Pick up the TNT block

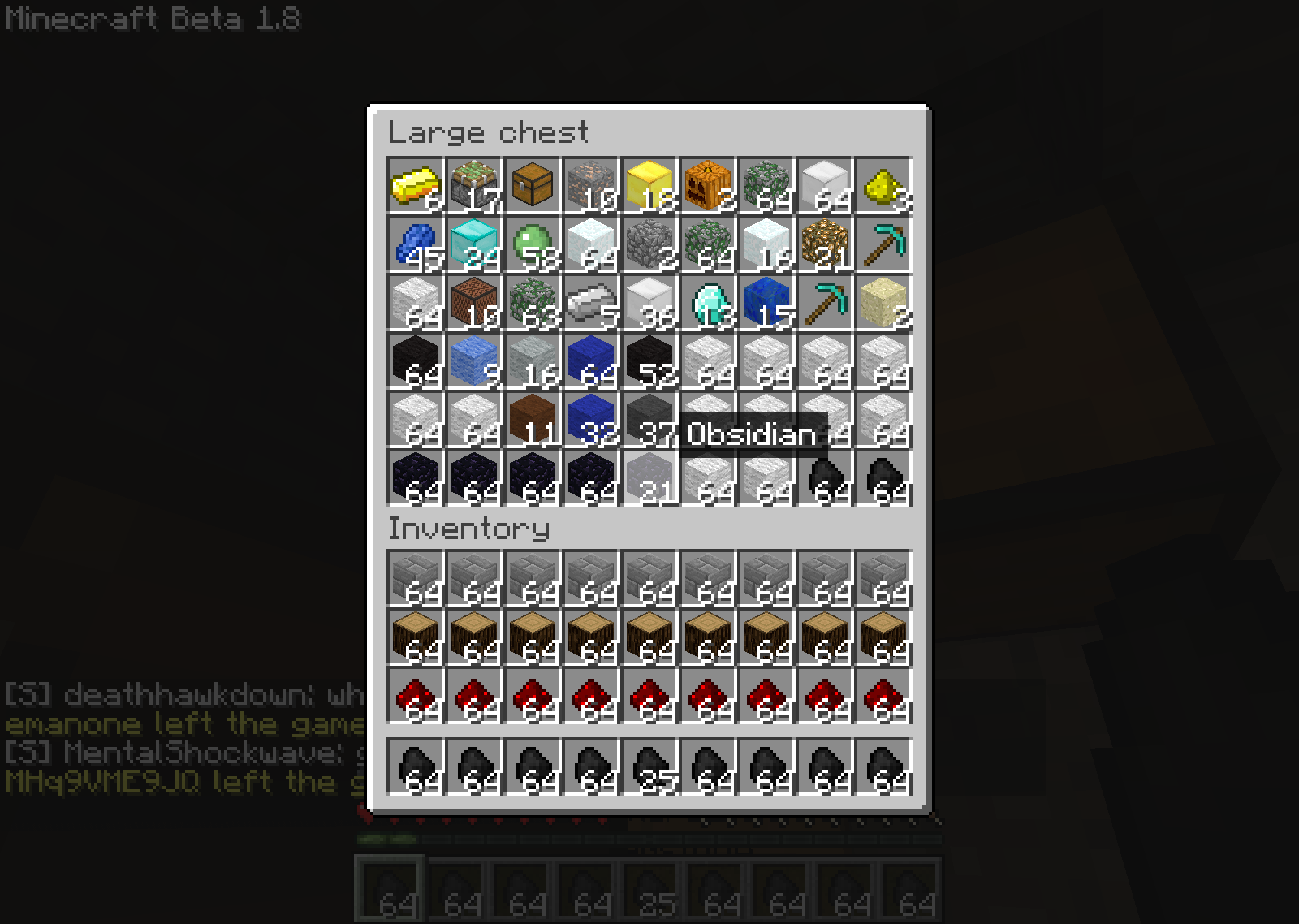473,185
